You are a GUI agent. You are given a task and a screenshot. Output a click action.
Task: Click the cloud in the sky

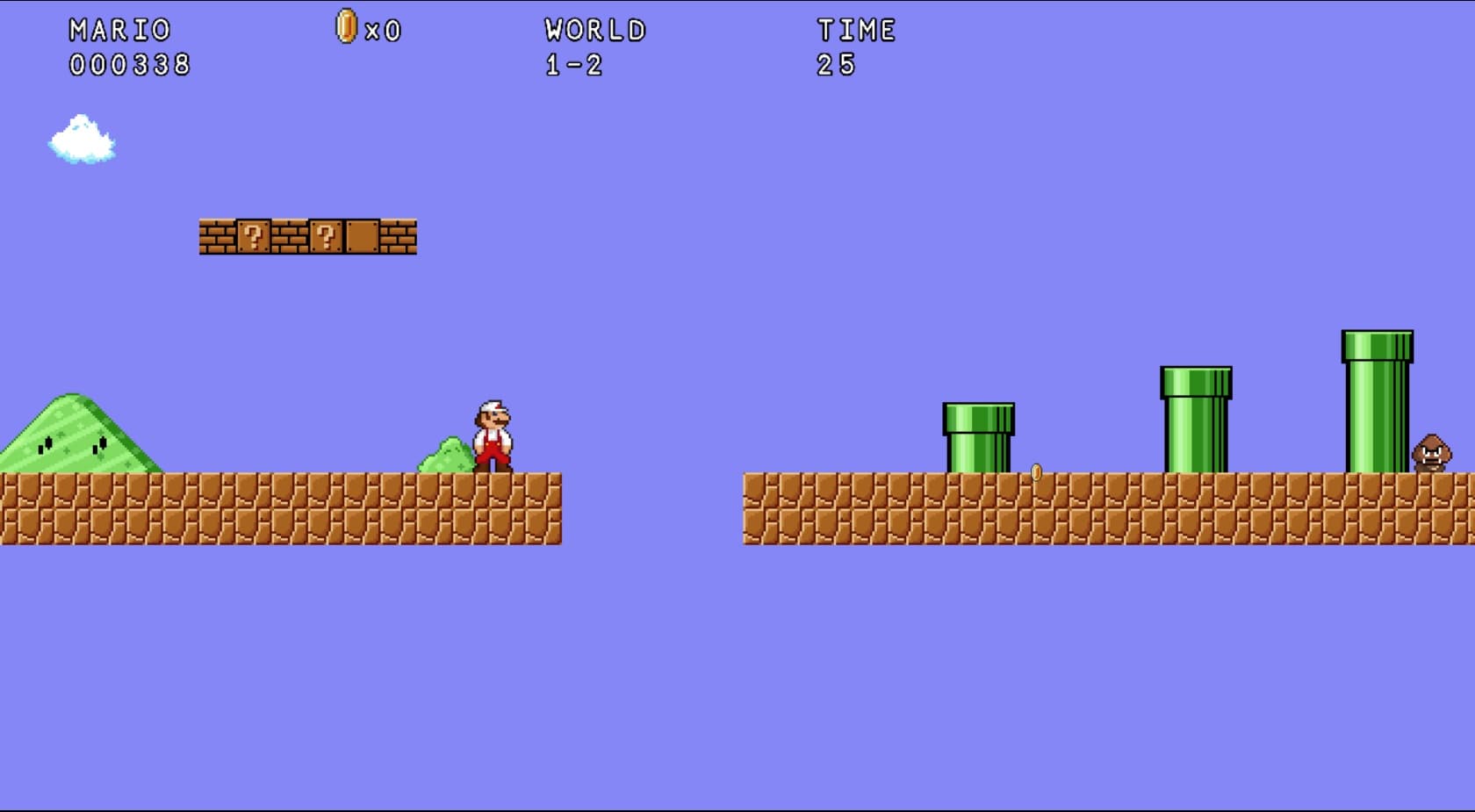pos(81,140)
